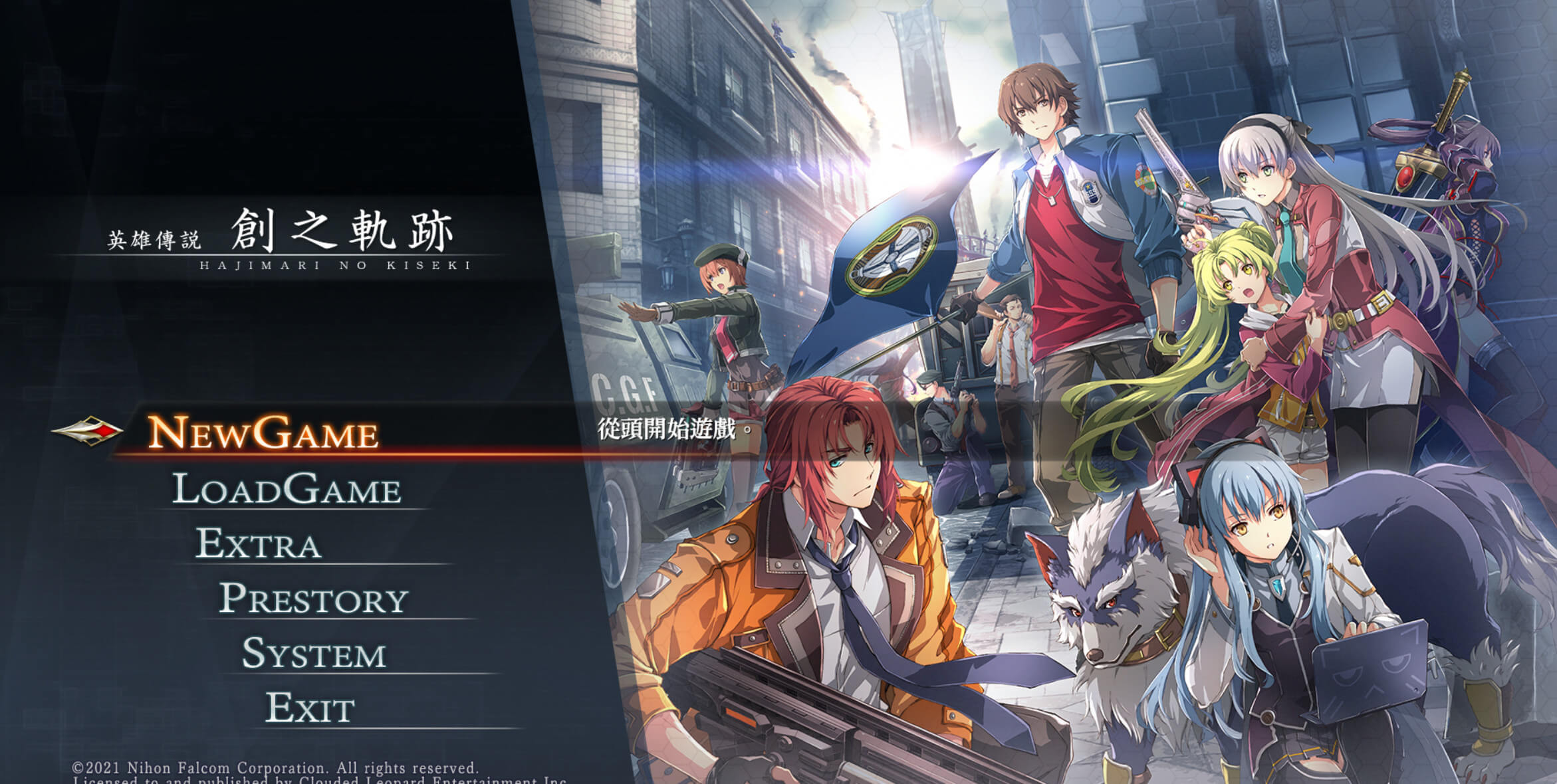Exit the game from the menu
Viewport: 1557px width, 784px height.
click(x=310, y=708)
